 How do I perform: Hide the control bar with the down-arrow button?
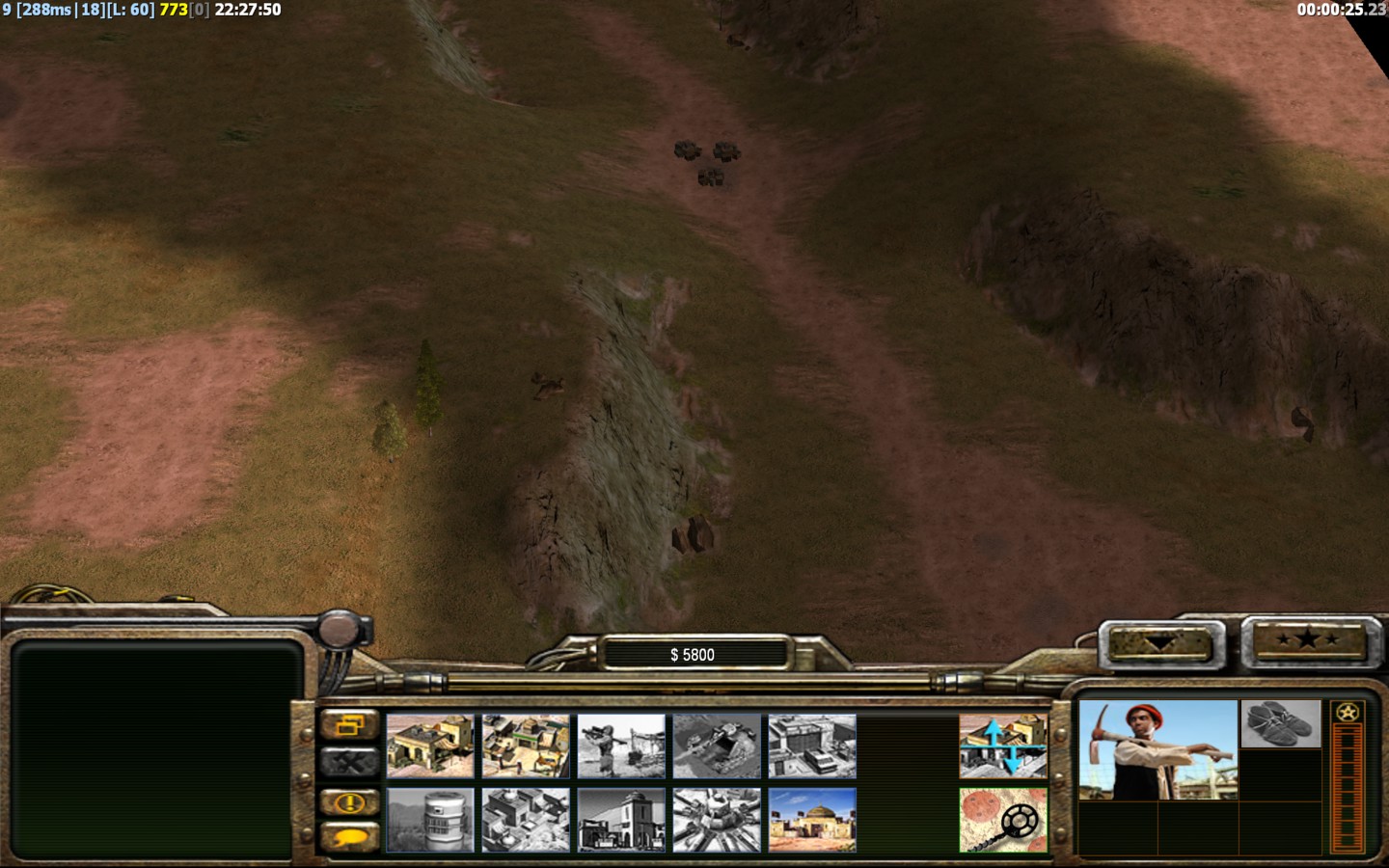click(x=1160, y=643)
